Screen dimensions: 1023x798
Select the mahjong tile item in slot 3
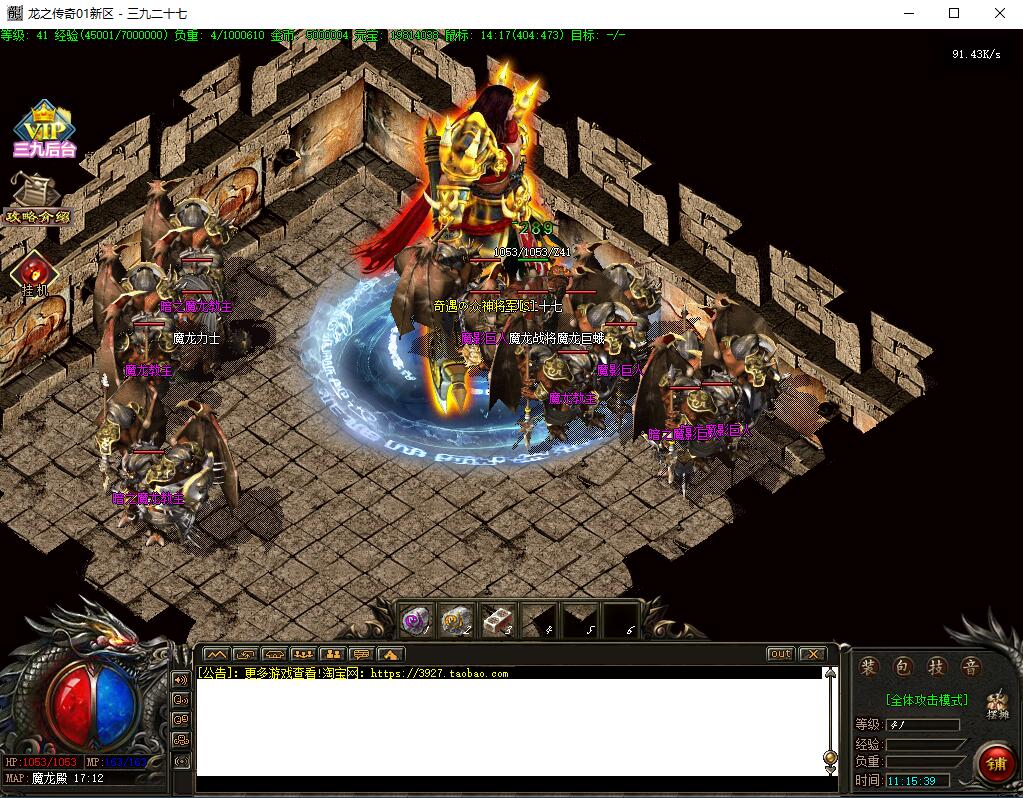tap(497, 620)
